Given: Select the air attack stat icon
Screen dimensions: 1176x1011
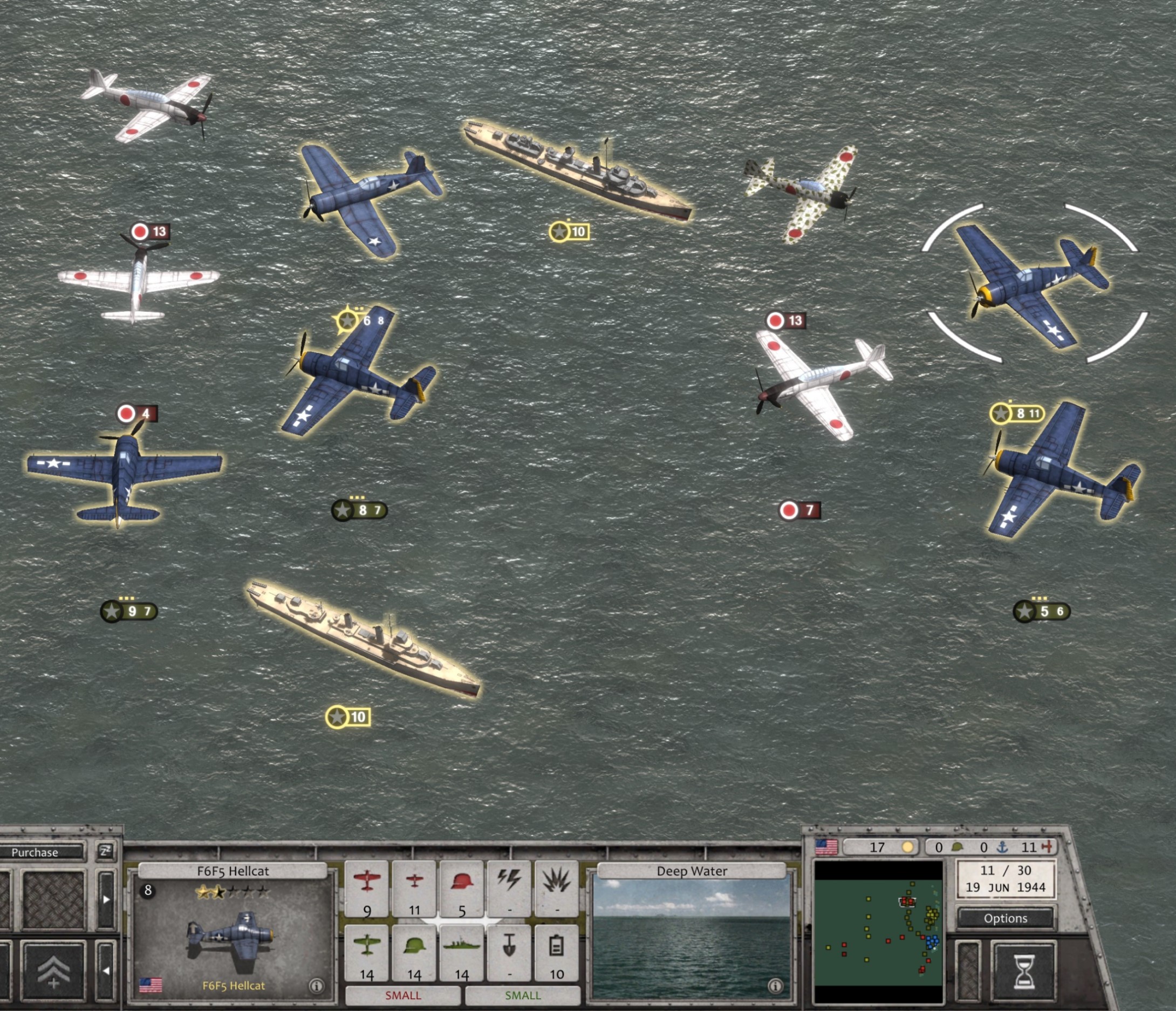Looking at the screenshot, I should coord(368,881).
